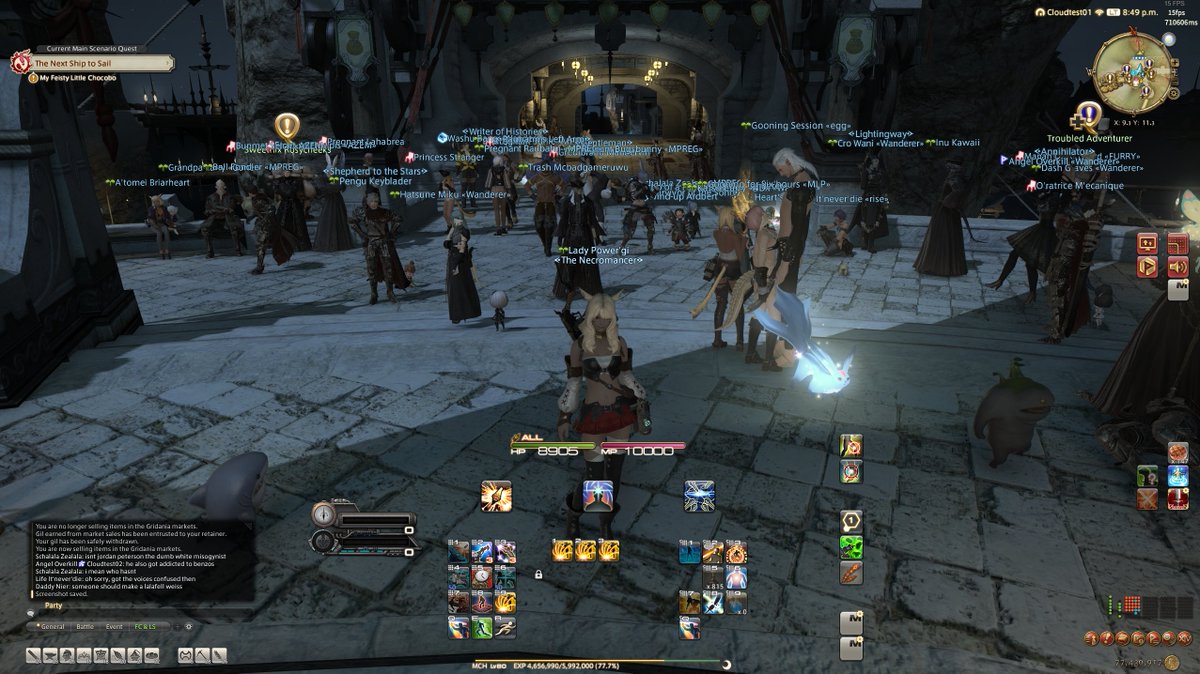Viewport: 1200px width, 674px height.
Task: Open the Event chat tab
Action: click(x=114, y=627)
